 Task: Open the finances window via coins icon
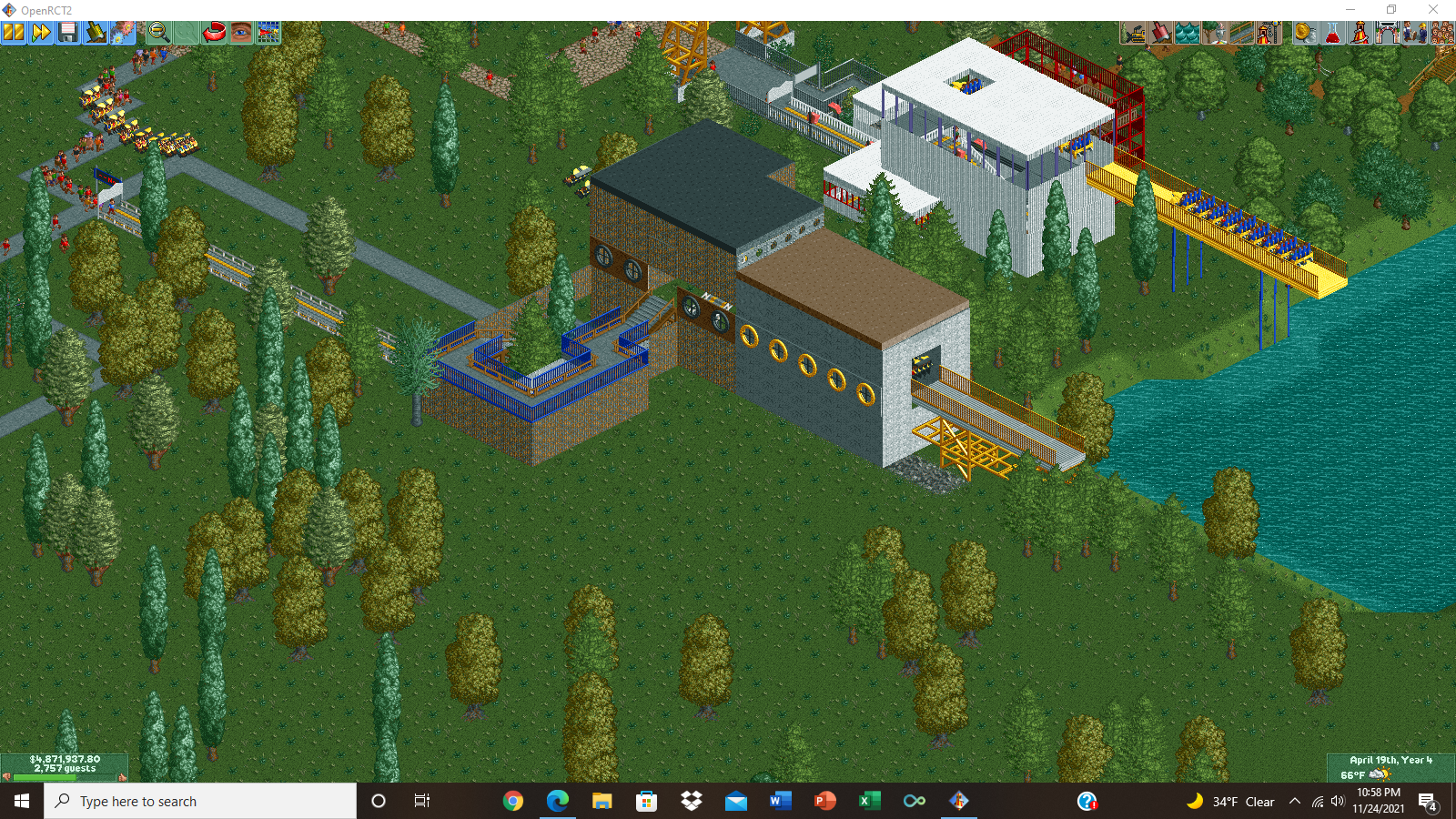1305,32
